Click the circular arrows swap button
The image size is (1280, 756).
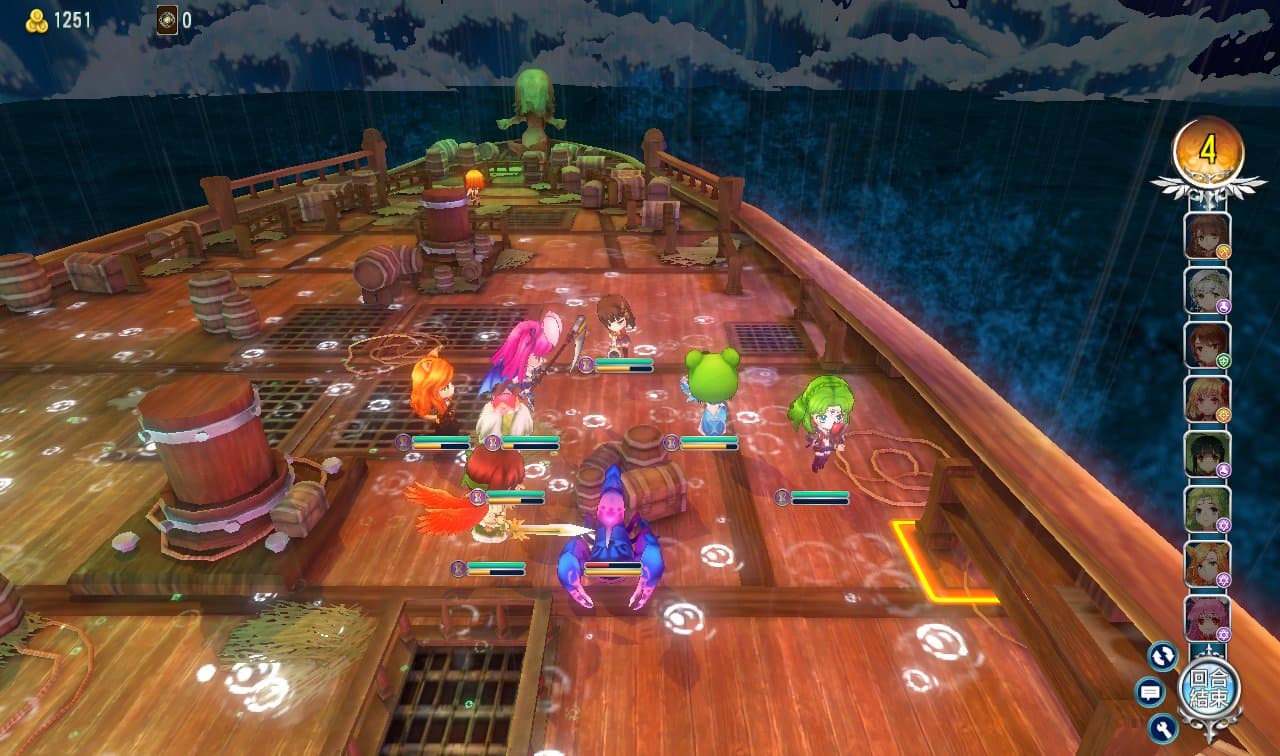[x=1162, y=656]
